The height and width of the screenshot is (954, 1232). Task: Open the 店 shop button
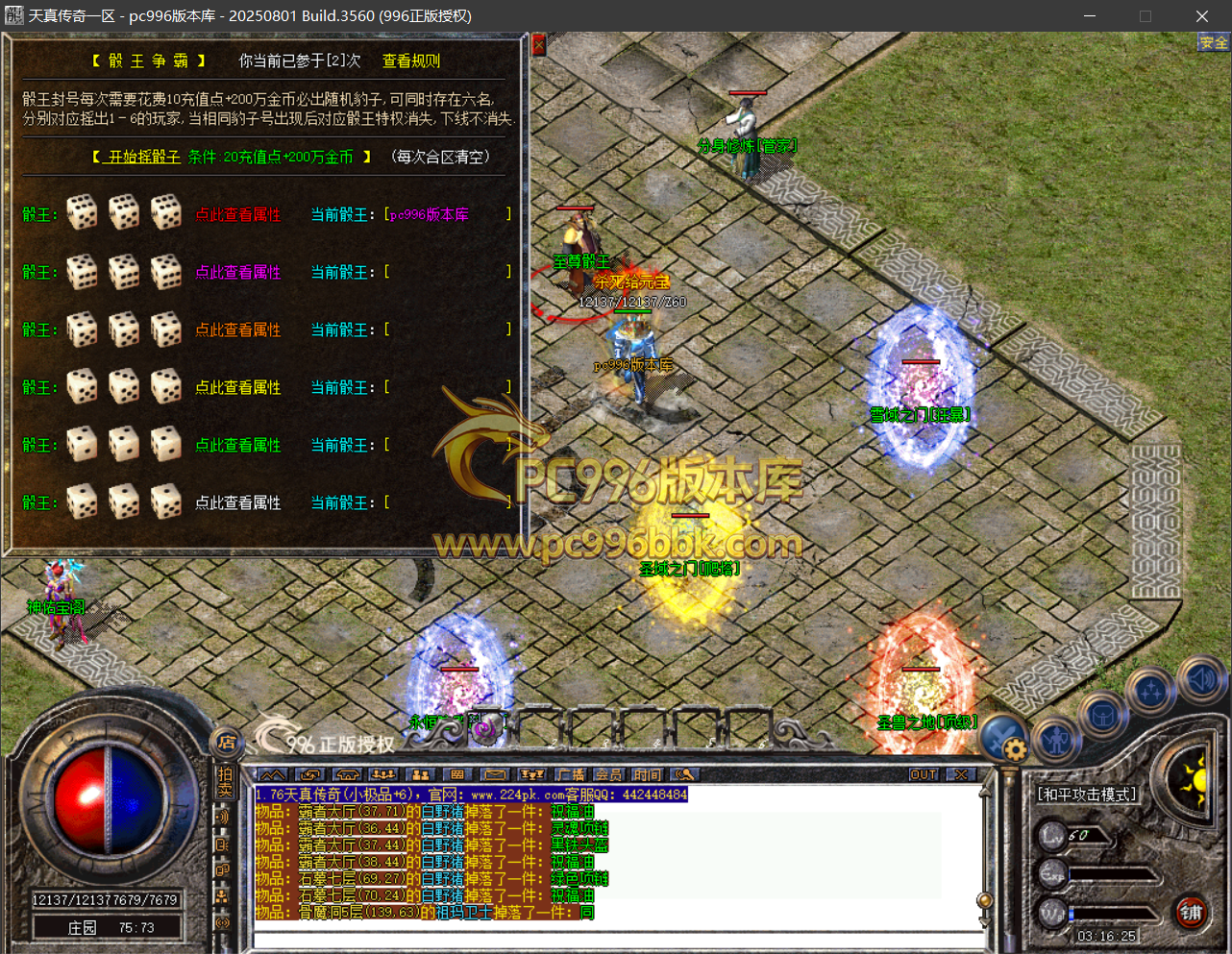click(227, 742)
